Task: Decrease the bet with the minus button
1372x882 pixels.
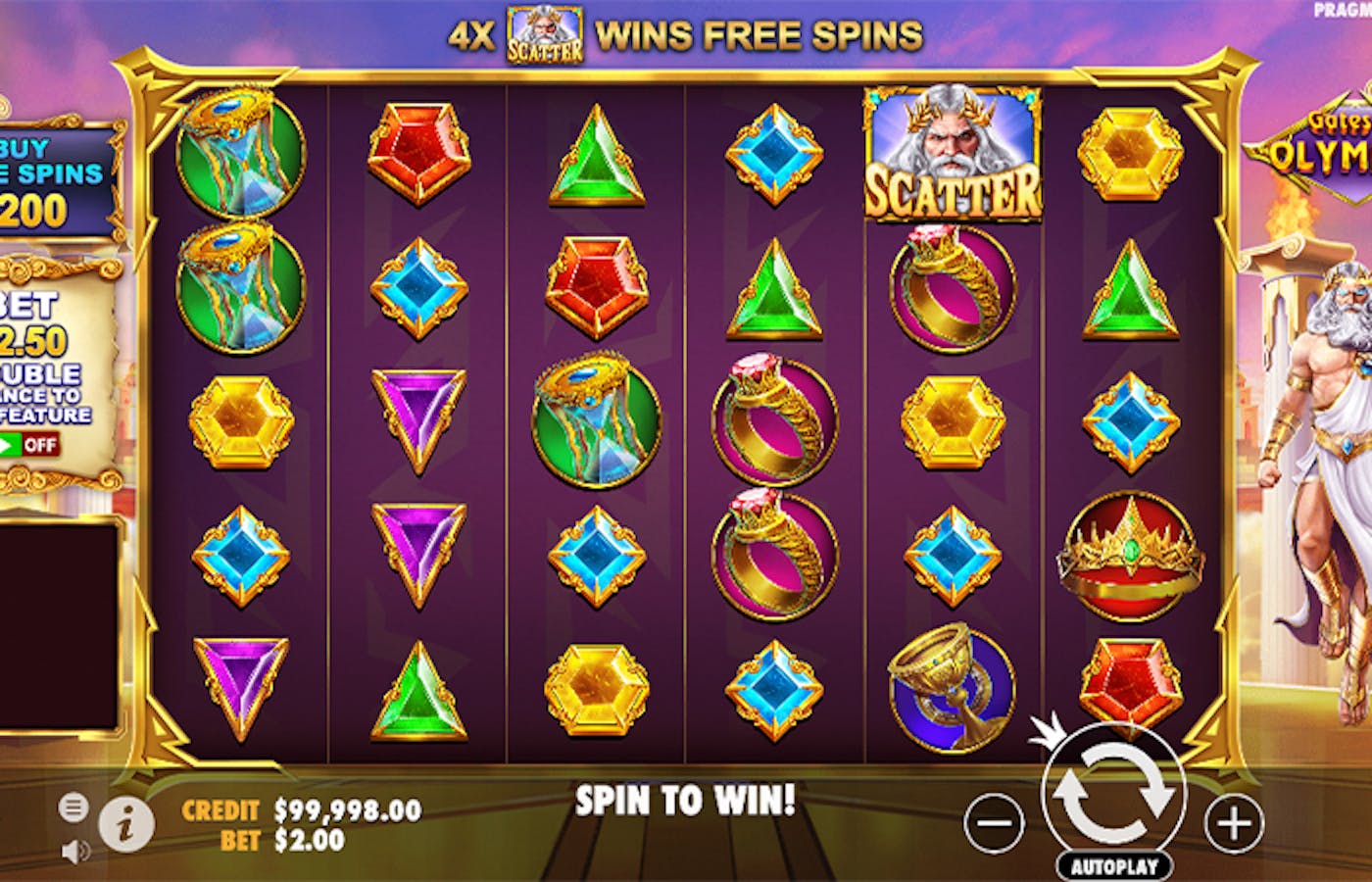Action: (x=994, y=823)
